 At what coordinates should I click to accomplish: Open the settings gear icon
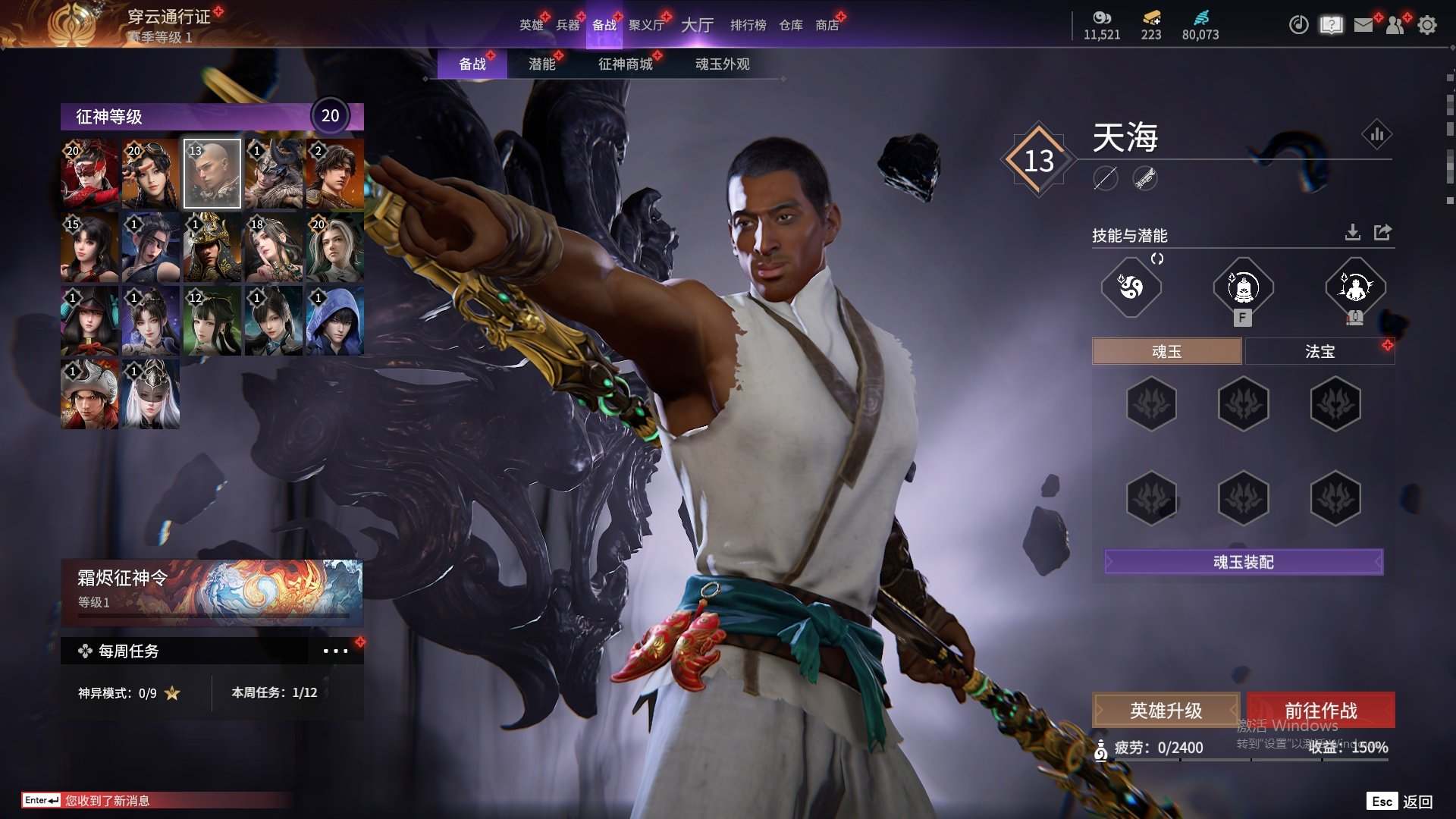1426,25
